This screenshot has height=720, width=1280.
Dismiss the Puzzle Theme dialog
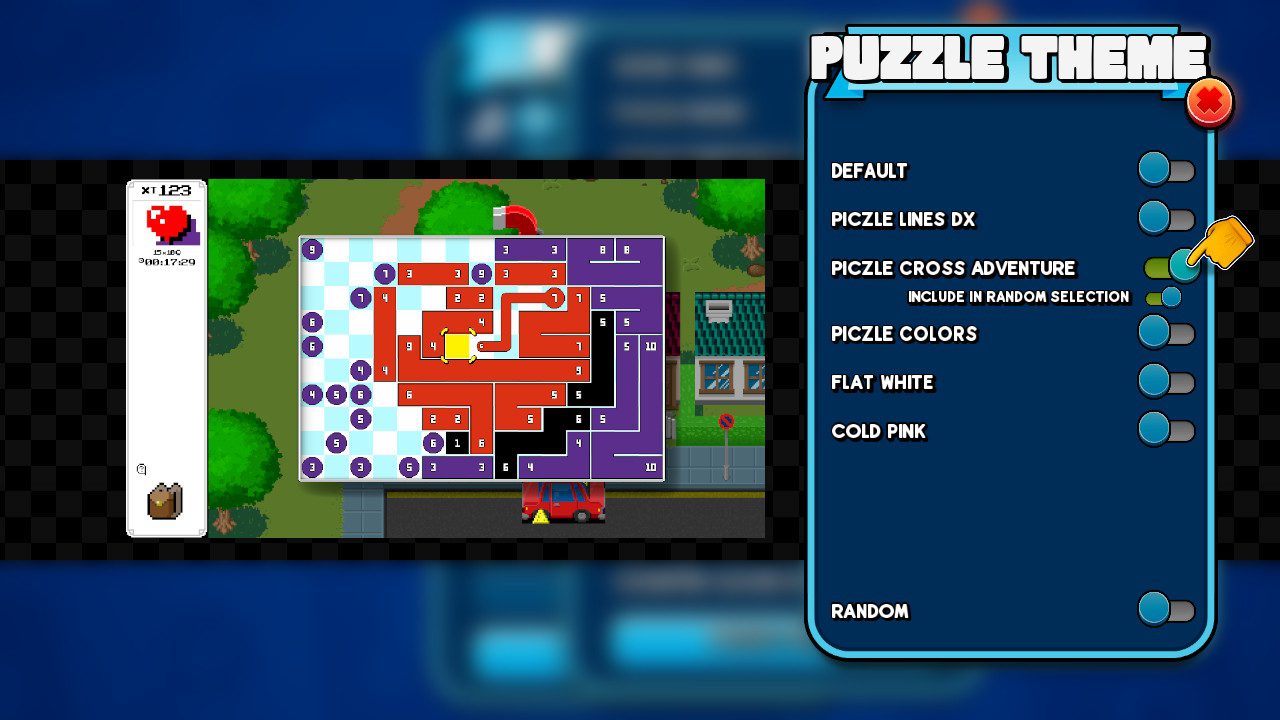[1209, 101]
